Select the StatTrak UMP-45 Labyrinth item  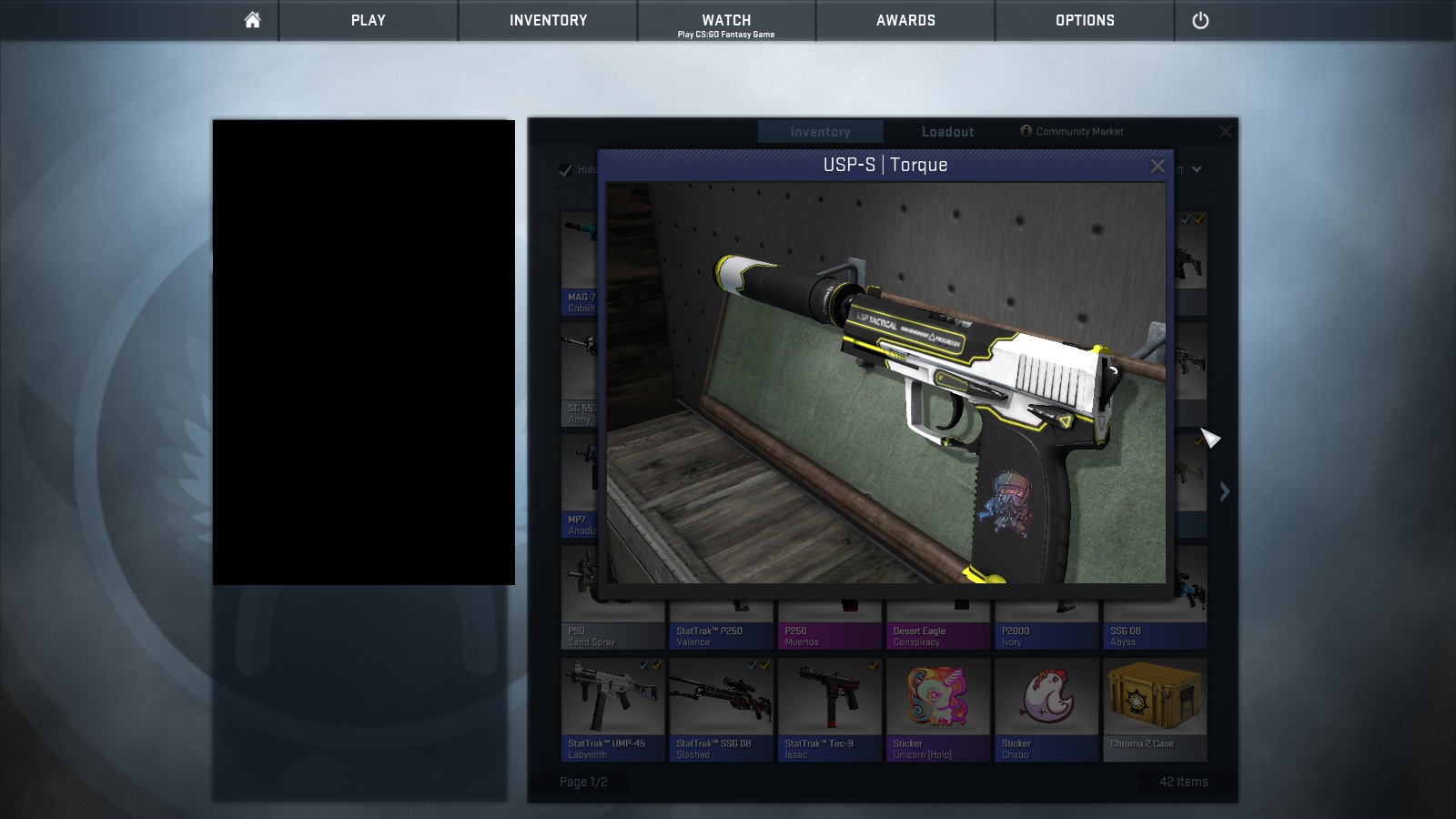[612, 708]
